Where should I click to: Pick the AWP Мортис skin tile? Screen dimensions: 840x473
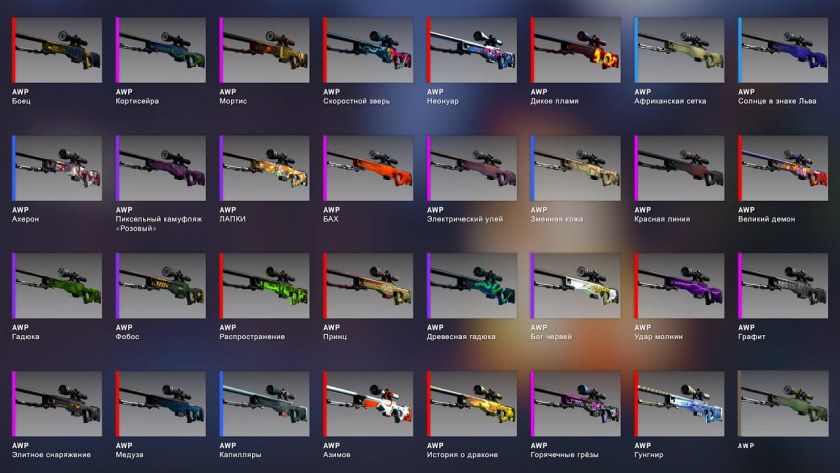point(264,50)
